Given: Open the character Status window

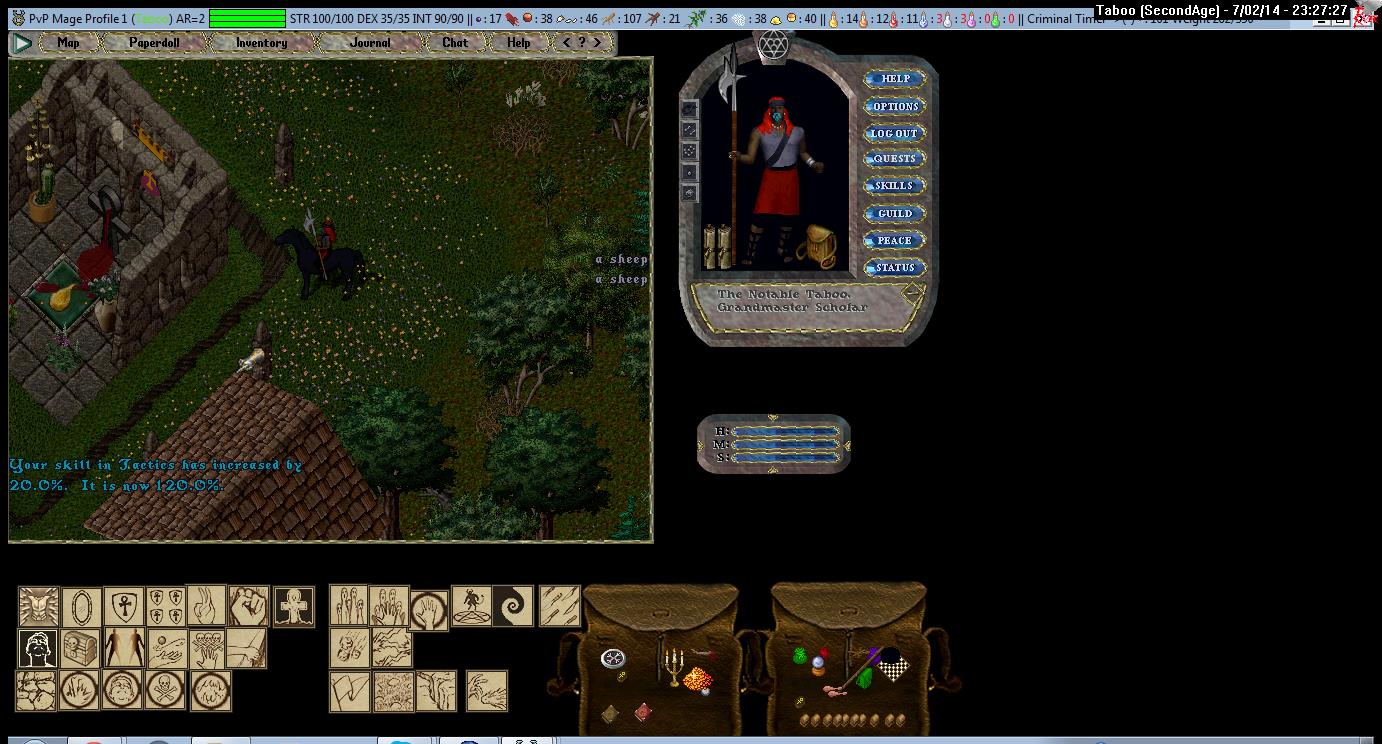Looking at the screenshot, I should [x=894, y=267].
